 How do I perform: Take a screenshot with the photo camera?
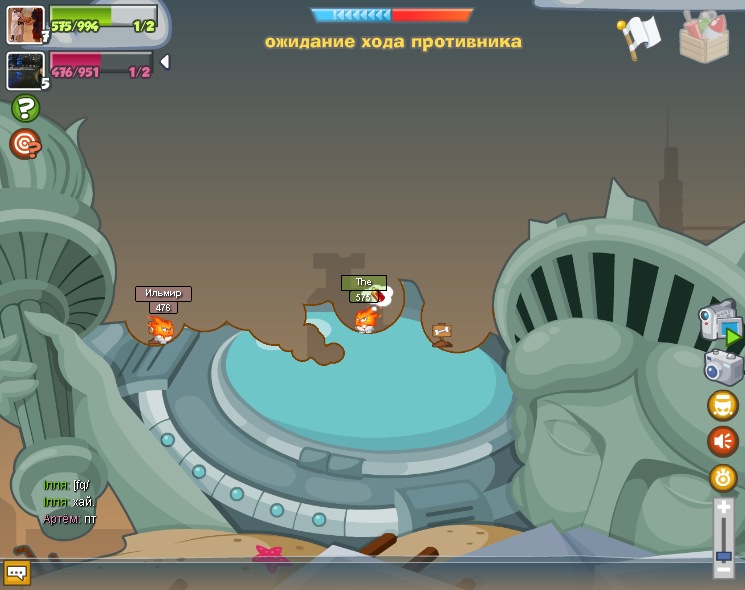pos(722,367)
